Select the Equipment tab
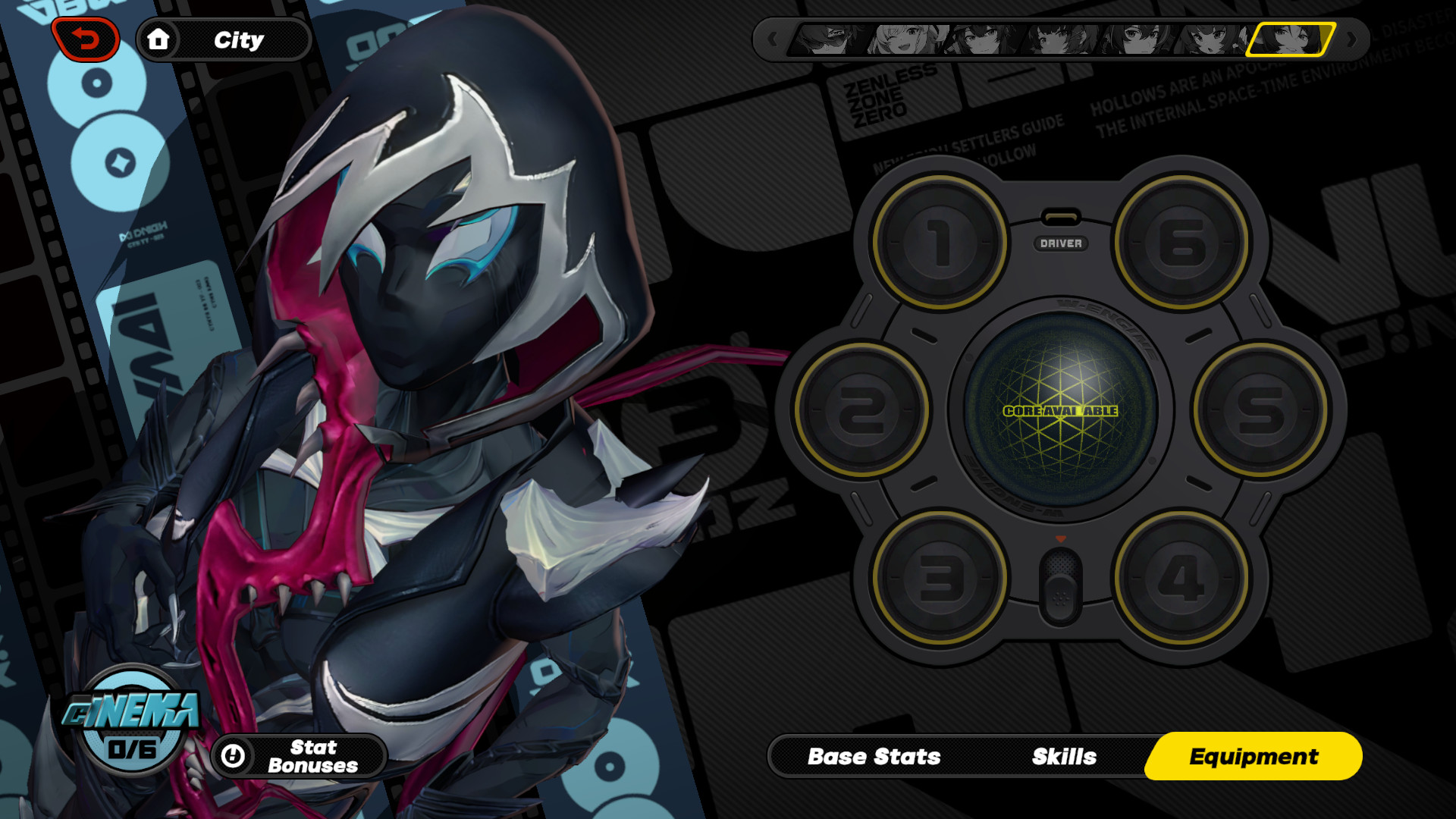The image size is (1456, 819). pyautogui.click(x=1254, y=756)
